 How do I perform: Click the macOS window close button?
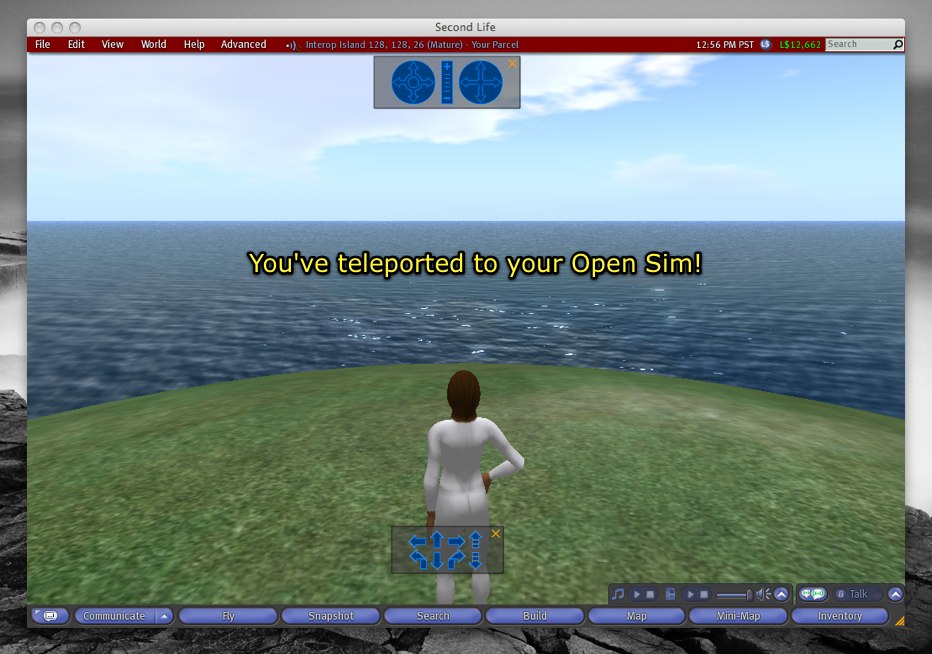tap(39, 27)
